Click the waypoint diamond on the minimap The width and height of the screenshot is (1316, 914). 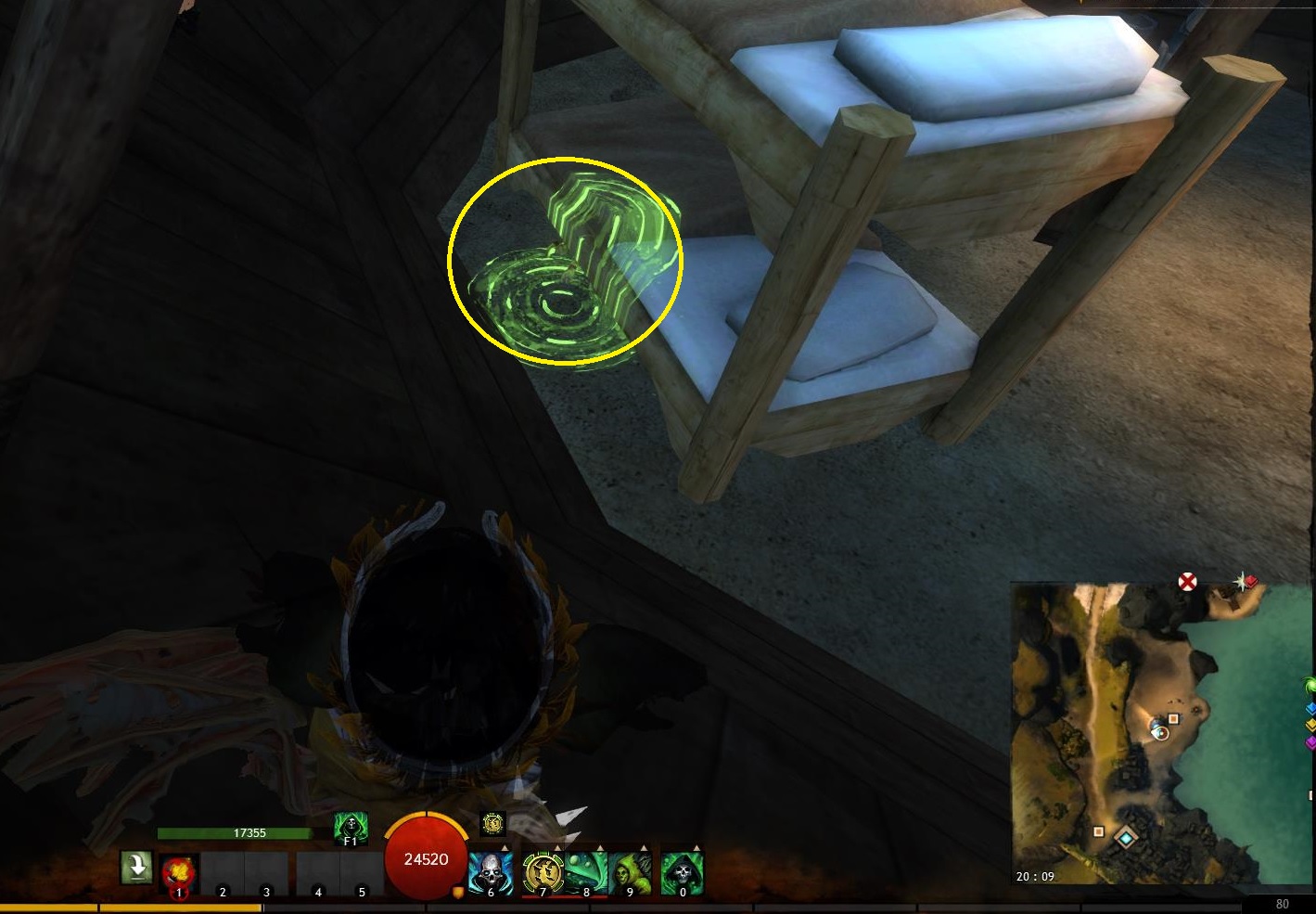coord(1125,838)
